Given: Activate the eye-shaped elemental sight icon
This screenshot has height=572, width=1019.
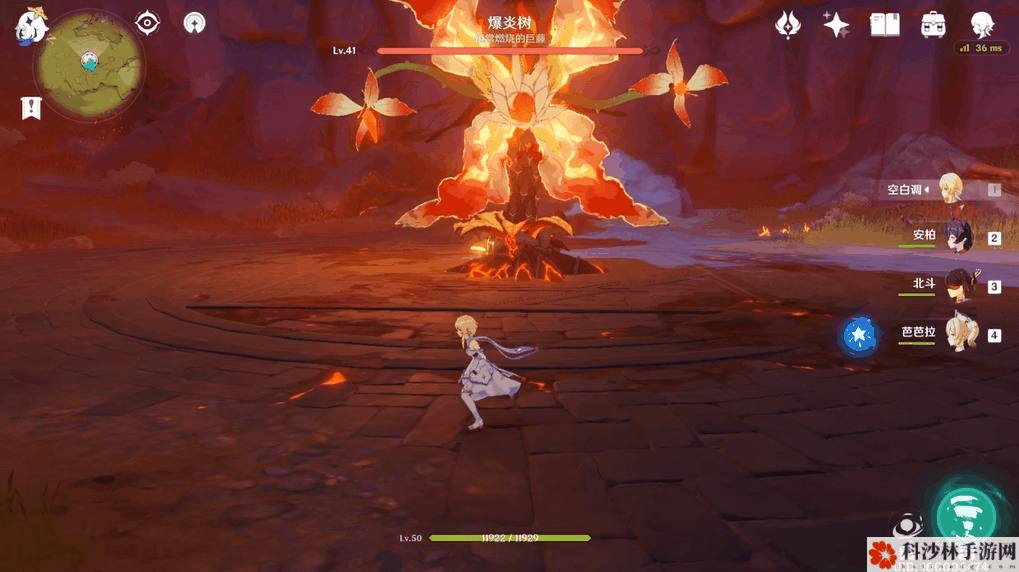Looking at the screenshot, I should tap(148, 22).
